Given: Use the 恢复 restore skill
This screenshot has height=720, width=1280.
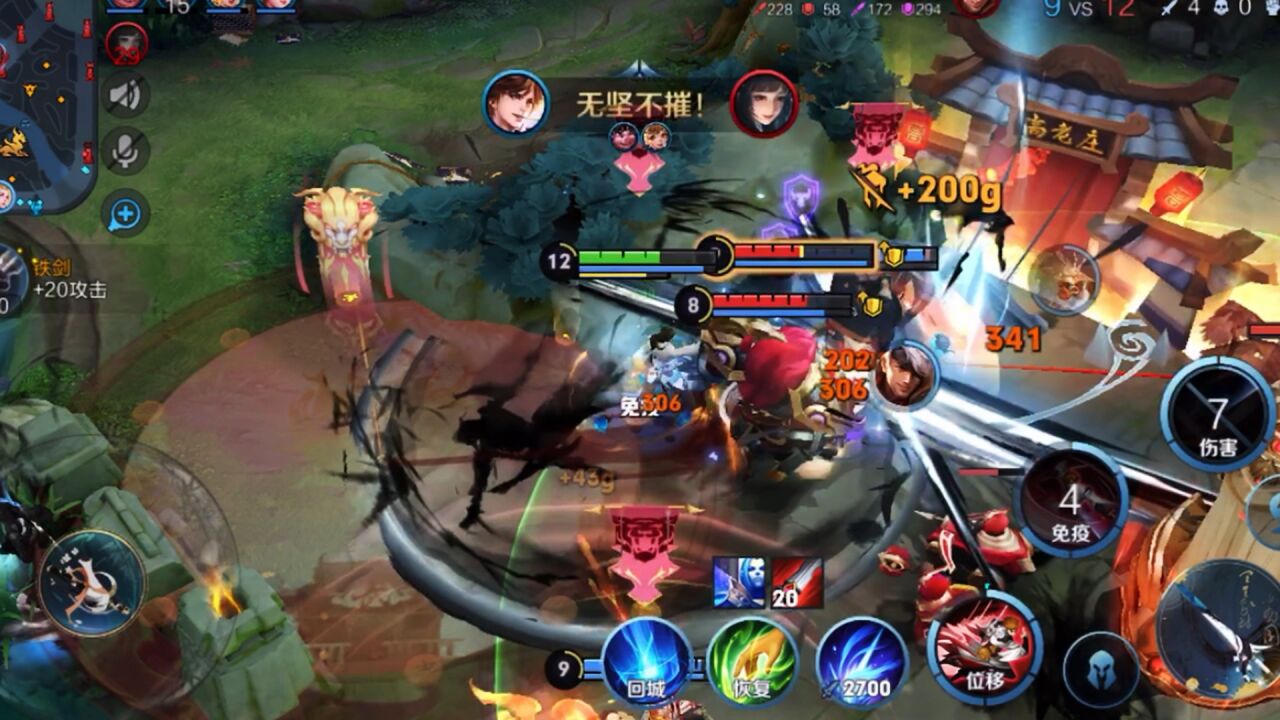Looking at the screenshot, I should tap(752, 662).
